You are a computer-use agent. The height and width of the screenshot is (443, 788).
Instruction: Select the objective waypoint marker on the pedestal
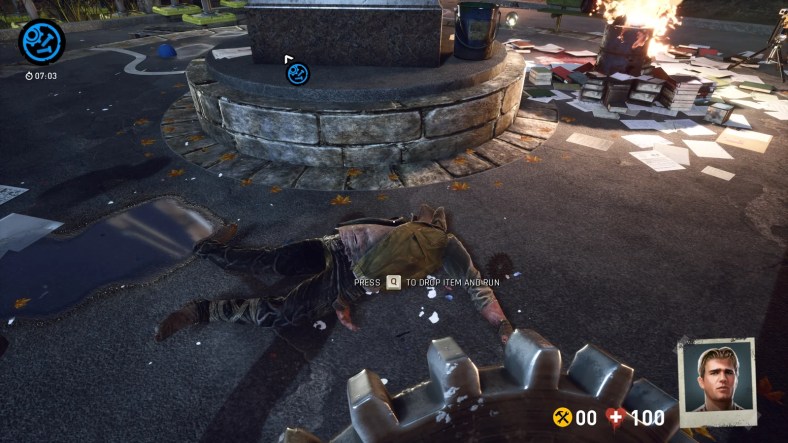pos(297,72)
